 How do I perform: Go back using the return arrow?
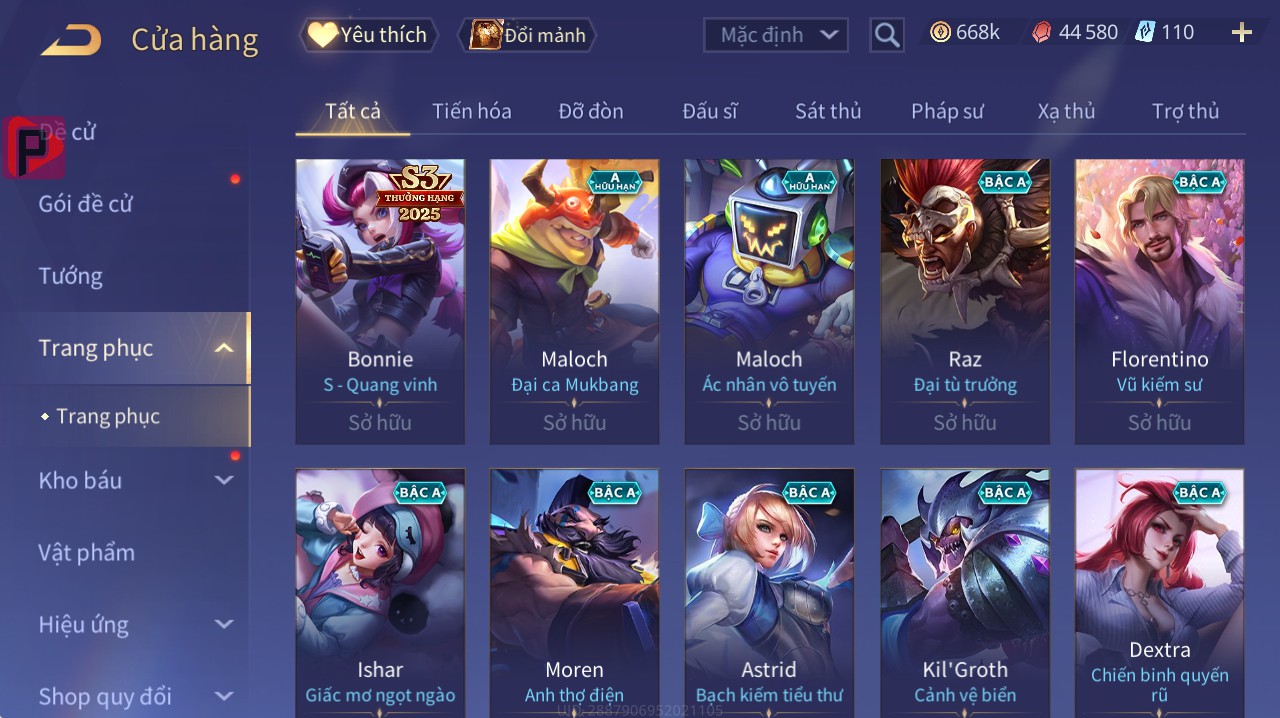click(x=70, y=40)
